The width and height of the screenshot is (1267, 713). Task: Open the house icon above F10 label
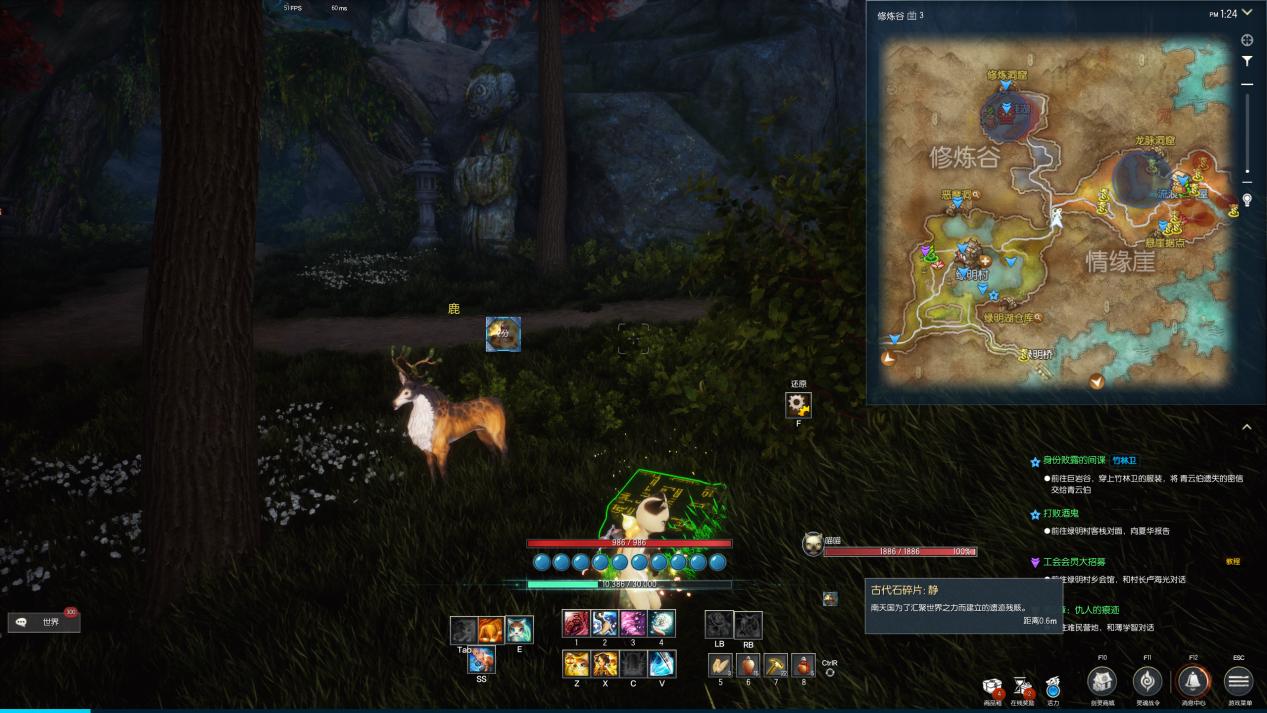pos(1102,681)
